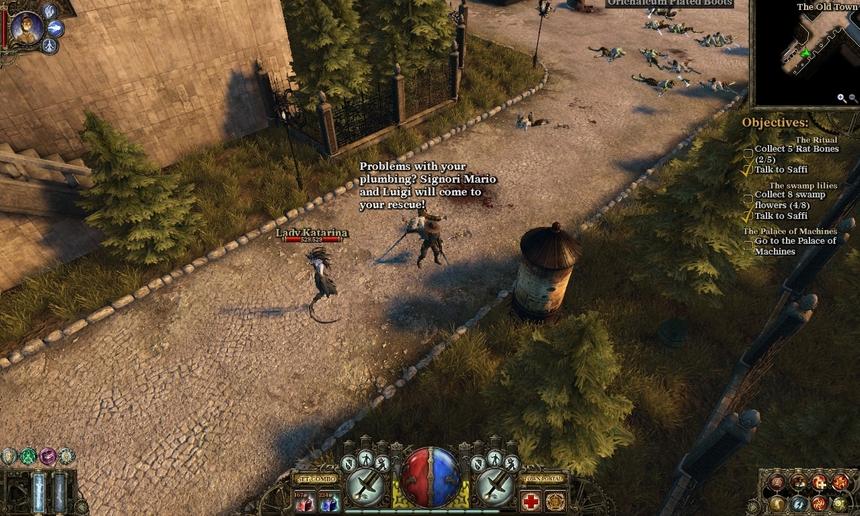Click the green orb icon at bottom left

28,456
